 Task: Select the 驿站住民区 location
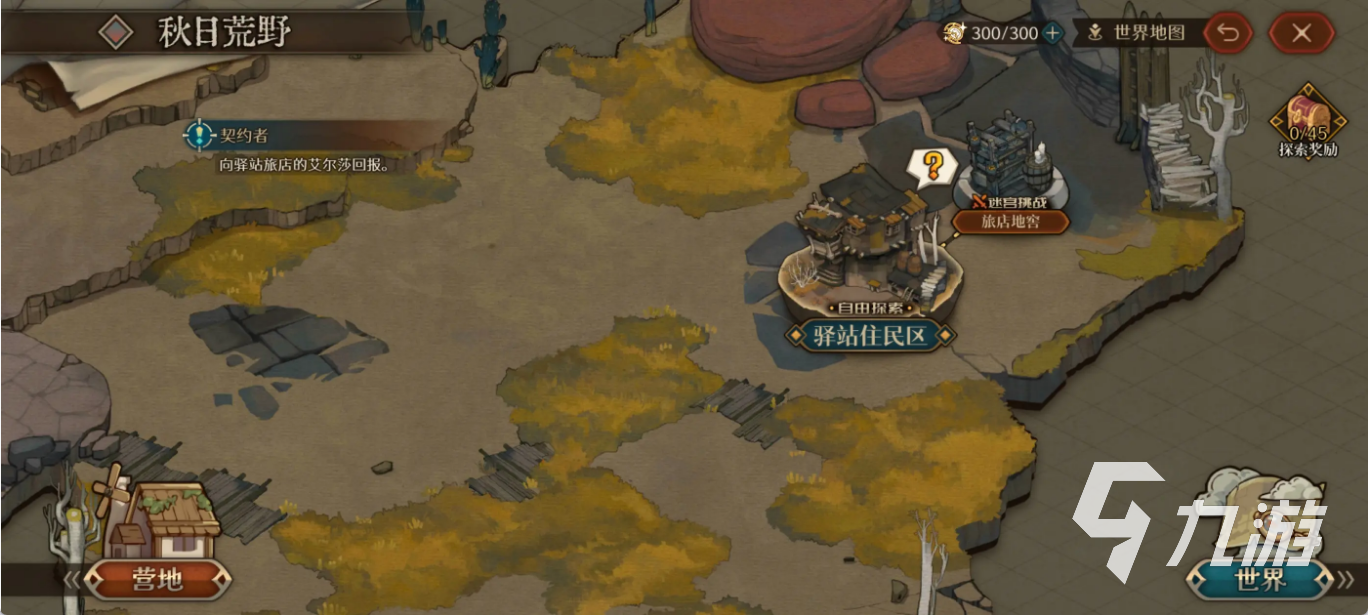click(x=869, y=336)
